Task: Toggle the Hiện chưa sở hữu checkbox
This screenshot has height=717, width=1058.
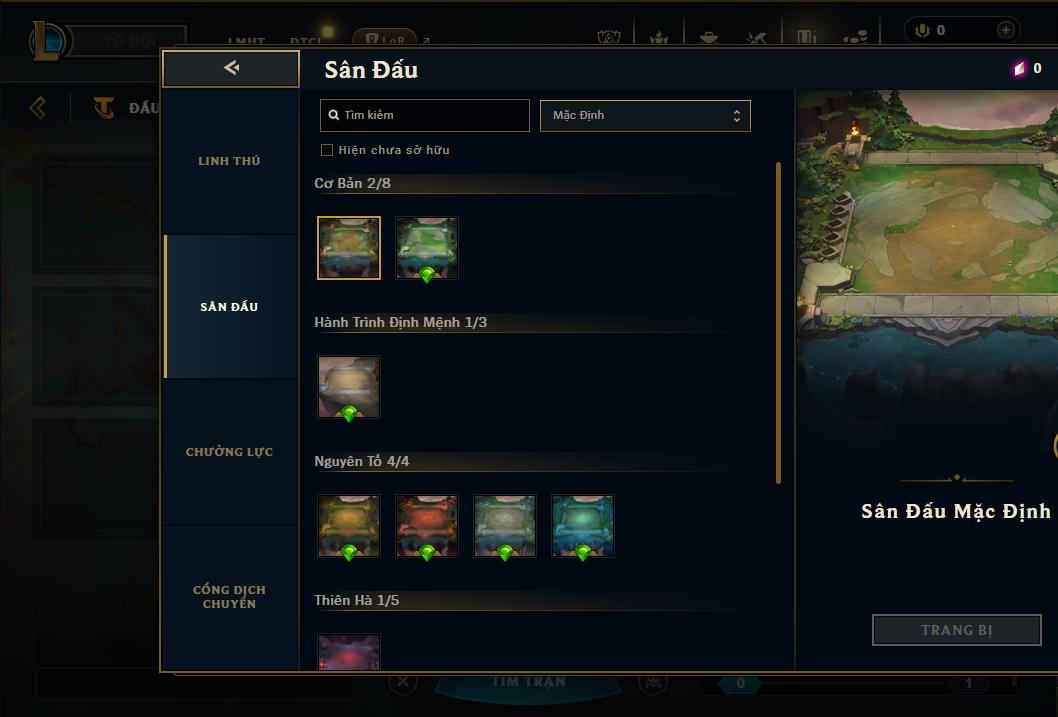Action: (327, 150)
